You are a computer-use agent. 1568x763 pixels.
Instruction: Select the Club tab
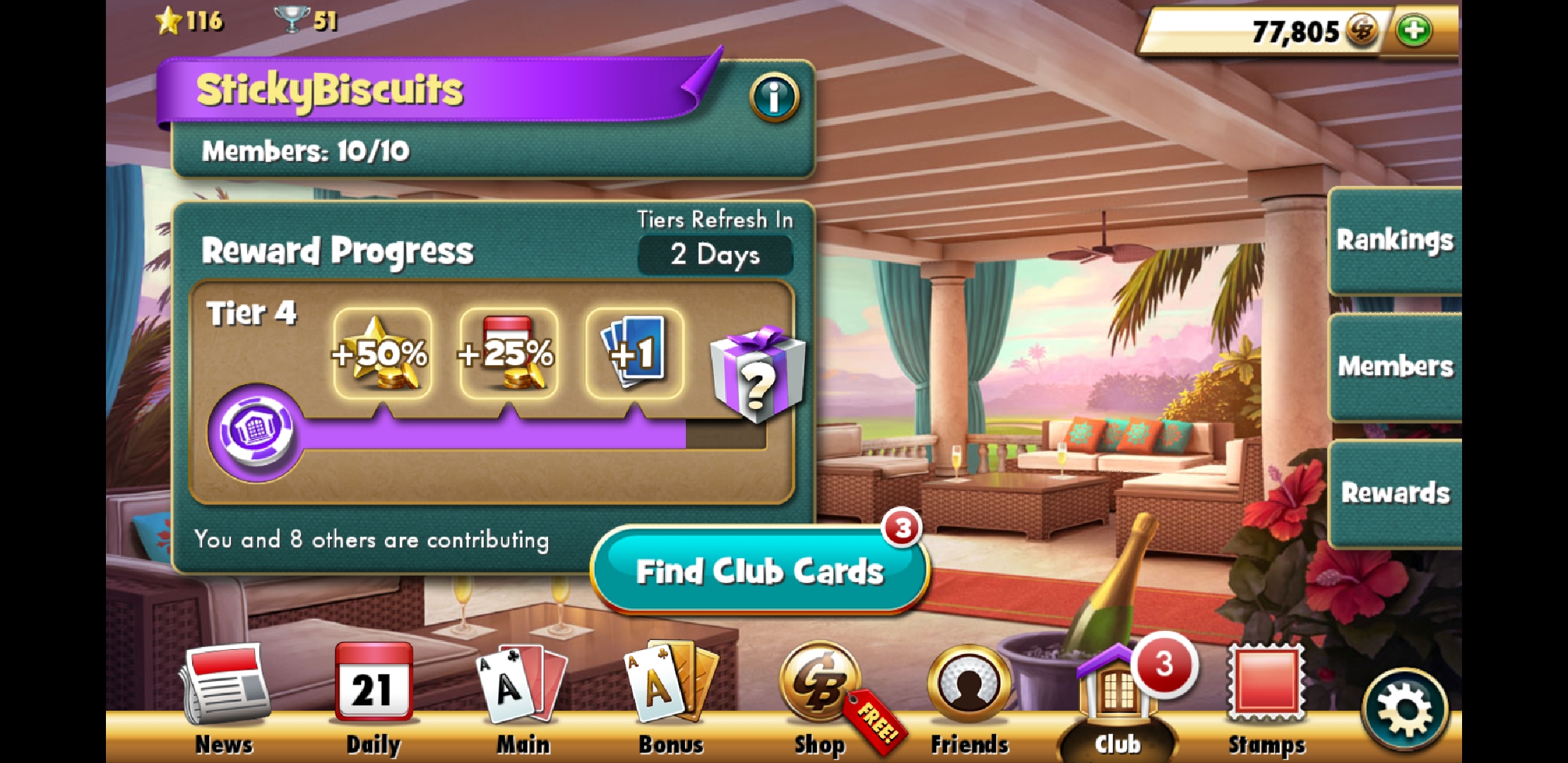coord(1117,699)
